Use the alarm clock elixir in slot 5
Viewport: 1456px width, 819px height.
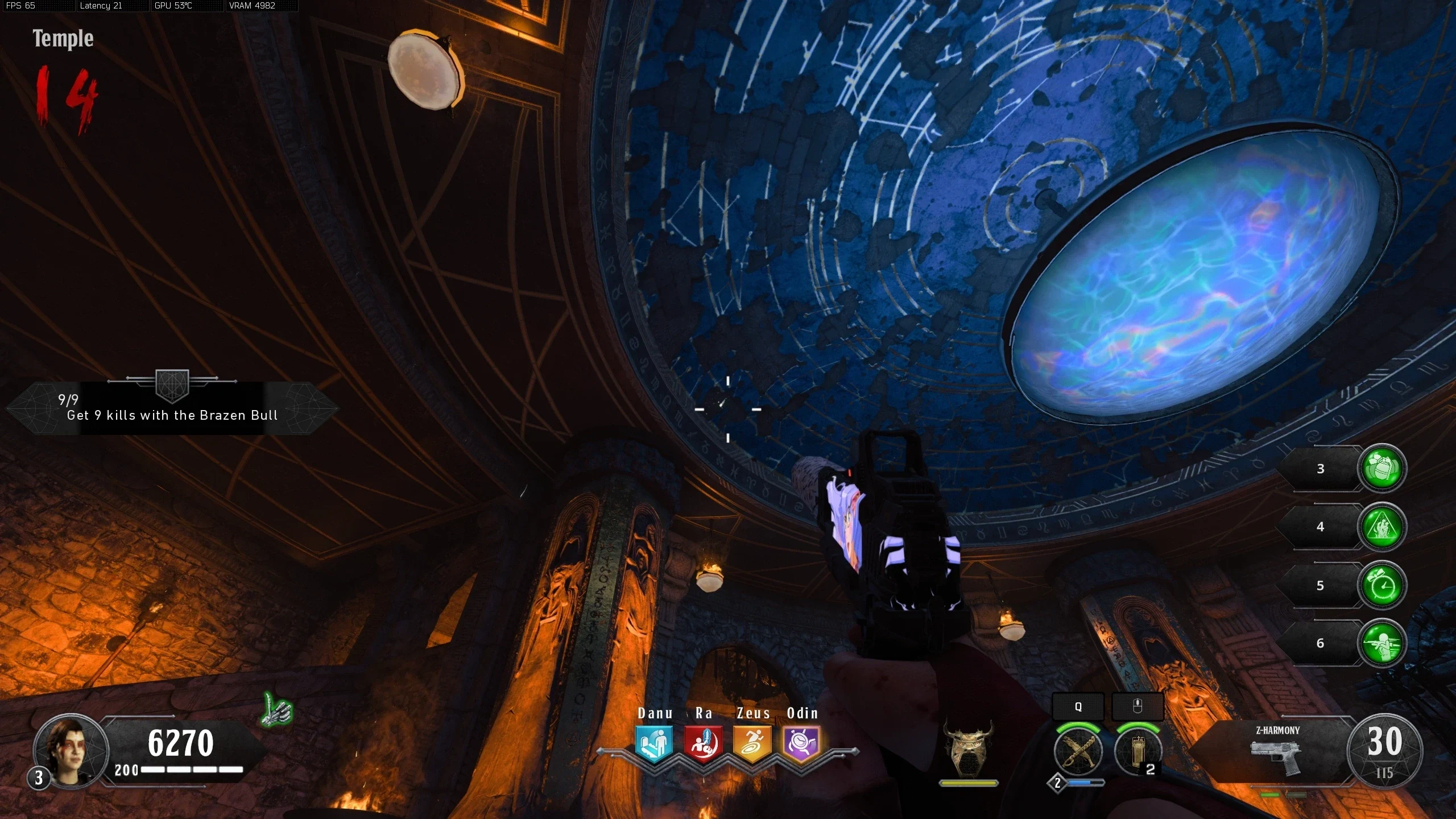[1381, 585]
